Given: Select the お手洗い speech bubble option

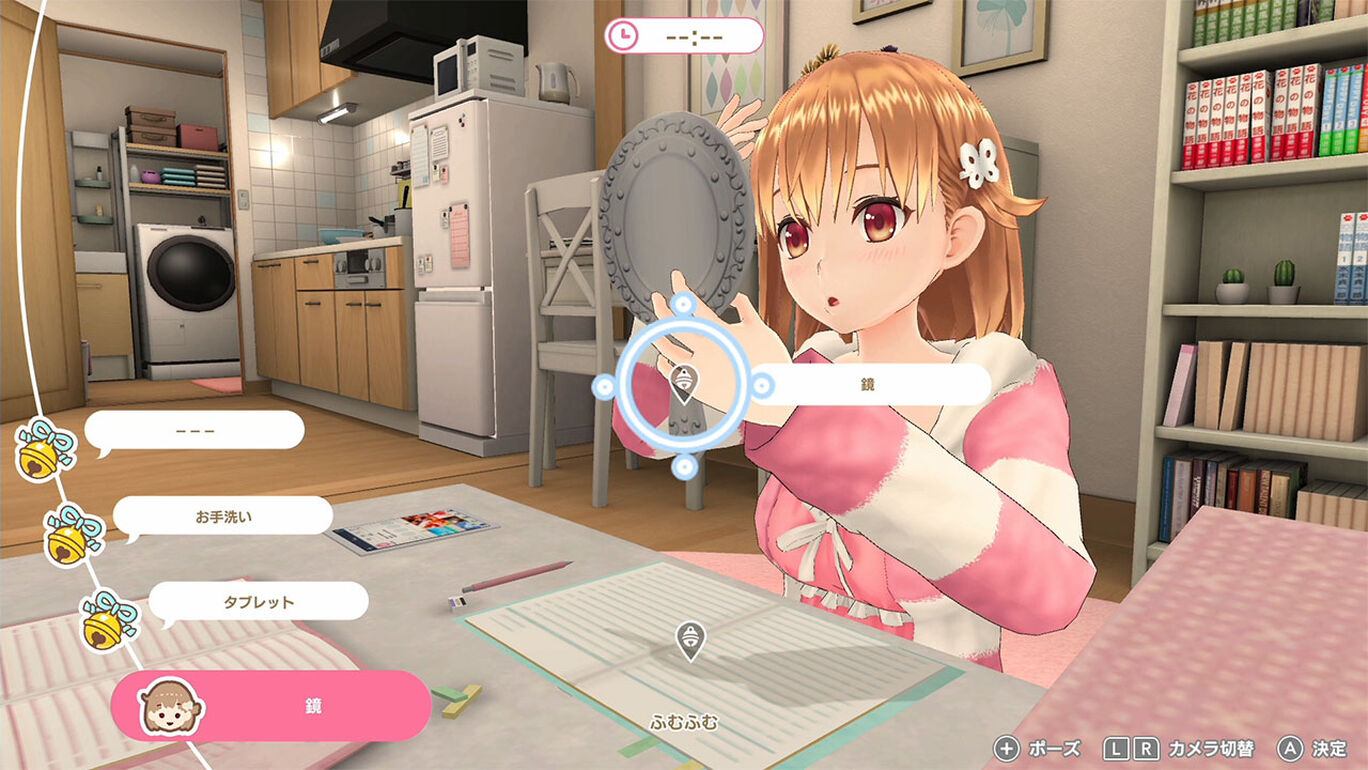Looking at the screenshot, I should (222, 516).
